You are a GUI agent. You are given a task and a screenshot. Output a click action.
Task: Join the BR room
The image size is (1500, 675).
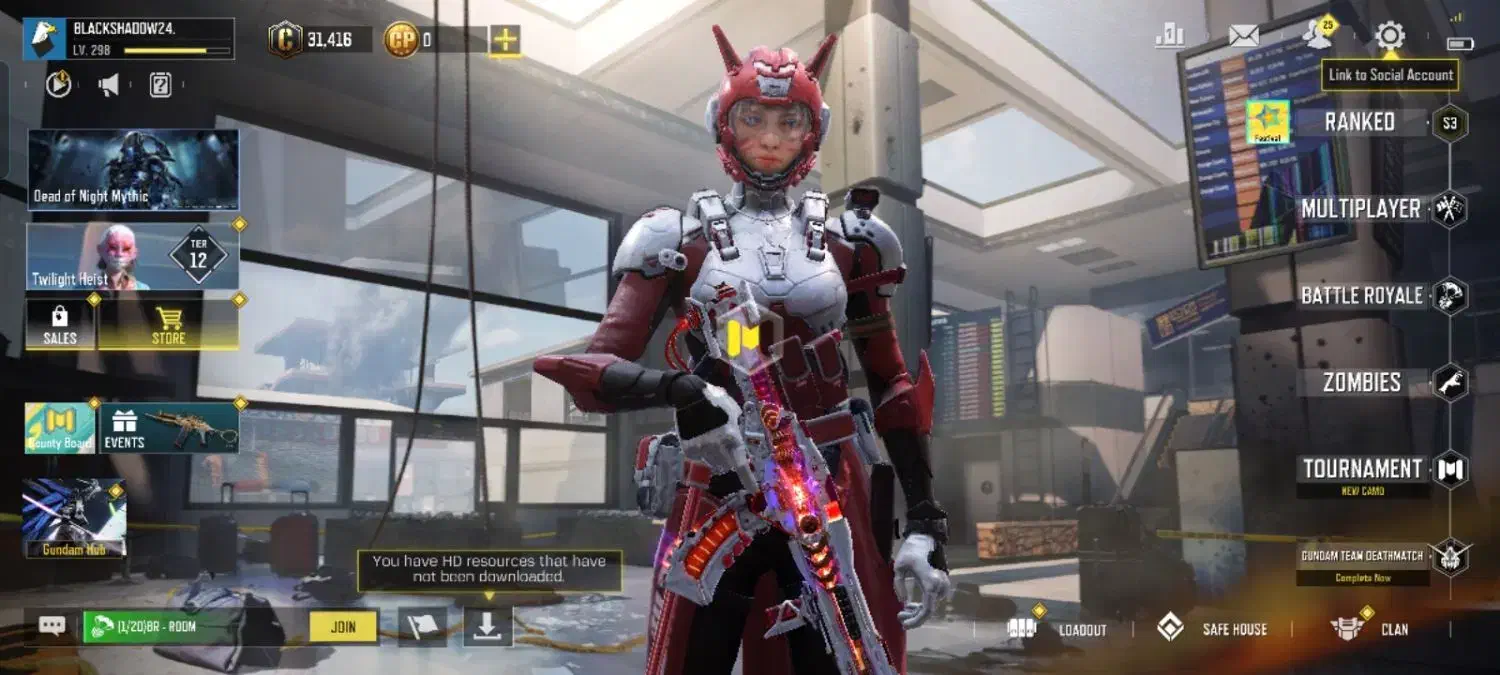[x=343, y=627]
